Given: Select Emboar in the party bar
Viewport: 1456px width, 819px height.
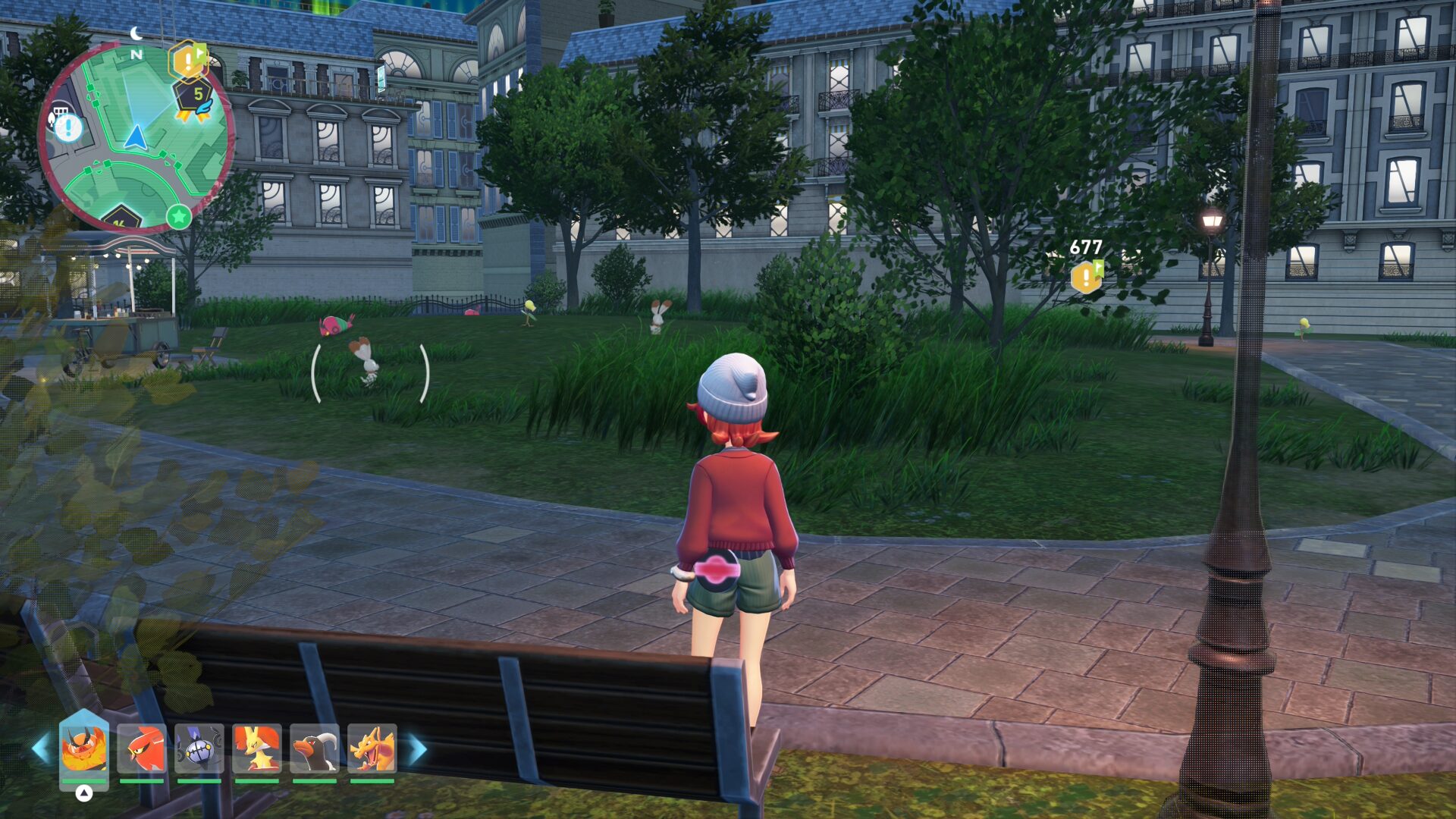Looking at the screenshot, I should coord(83,748).
